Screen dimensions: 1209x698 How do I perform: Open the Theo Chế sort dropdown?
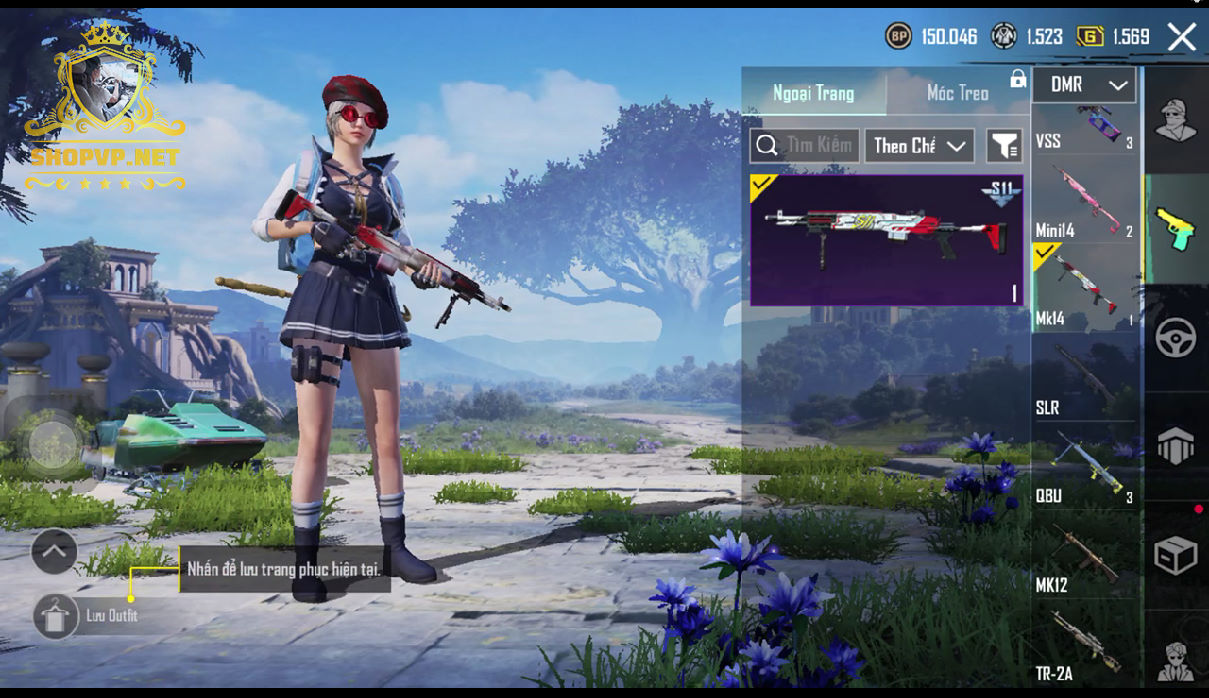919,146
